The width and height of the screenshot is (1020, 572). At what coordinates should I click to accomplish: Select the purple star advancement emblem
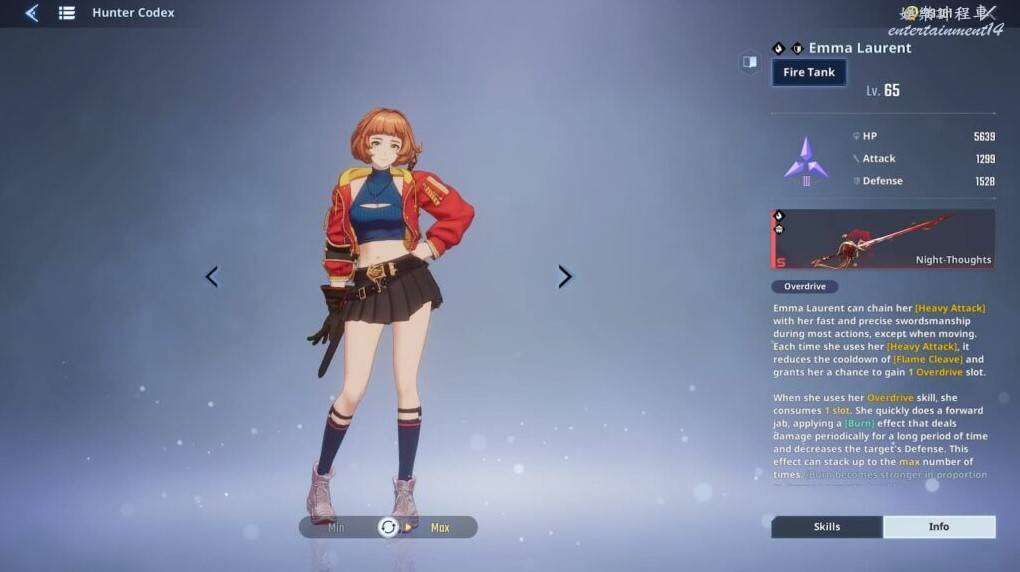806,160
